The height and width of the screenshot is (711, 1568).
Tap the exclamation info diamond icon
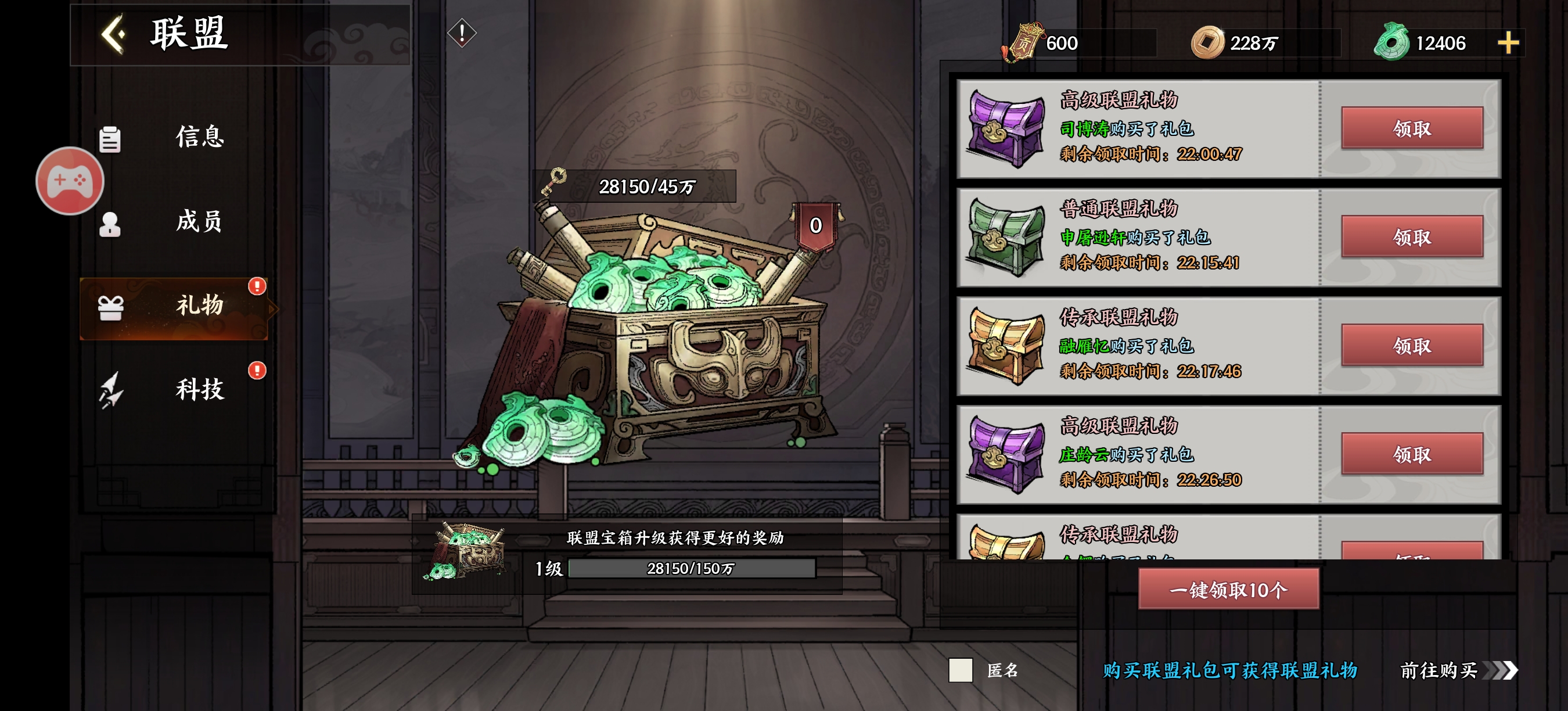point(462,33)
